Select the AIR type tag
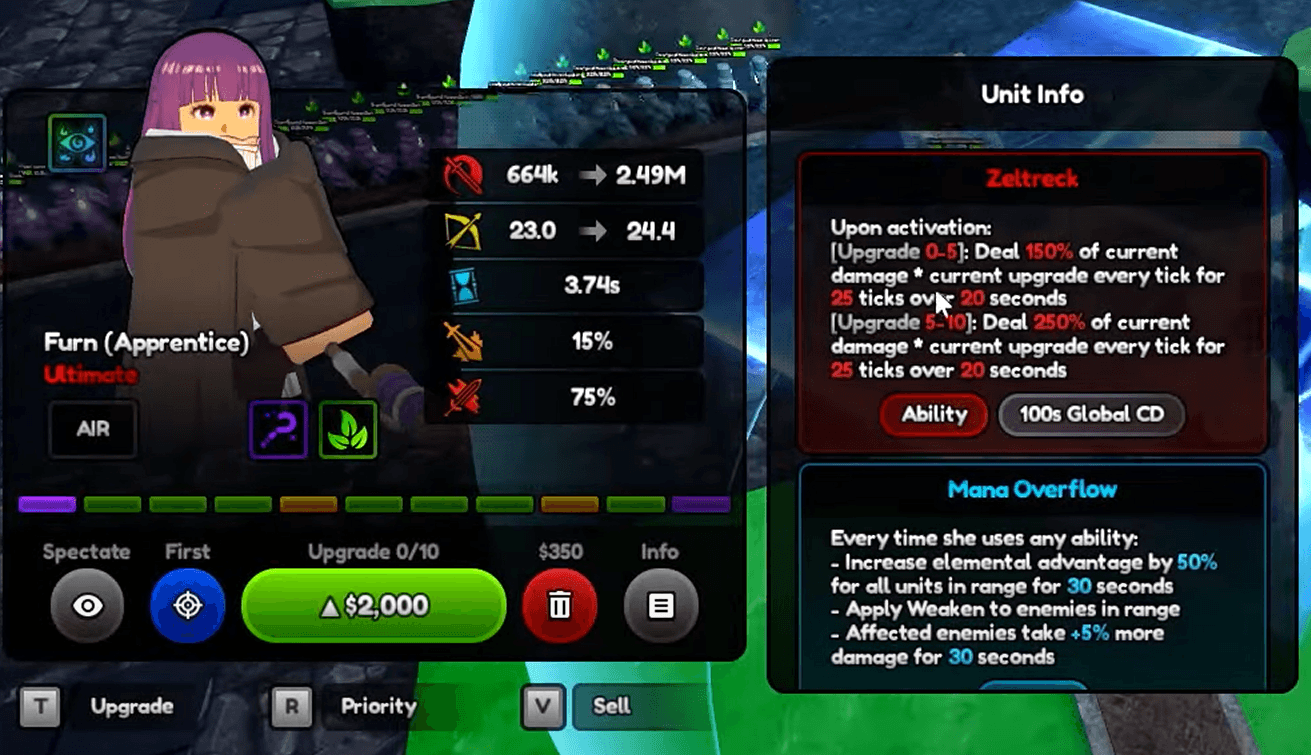This screenshot has width=1311, height=755. (x=92, y=428)
